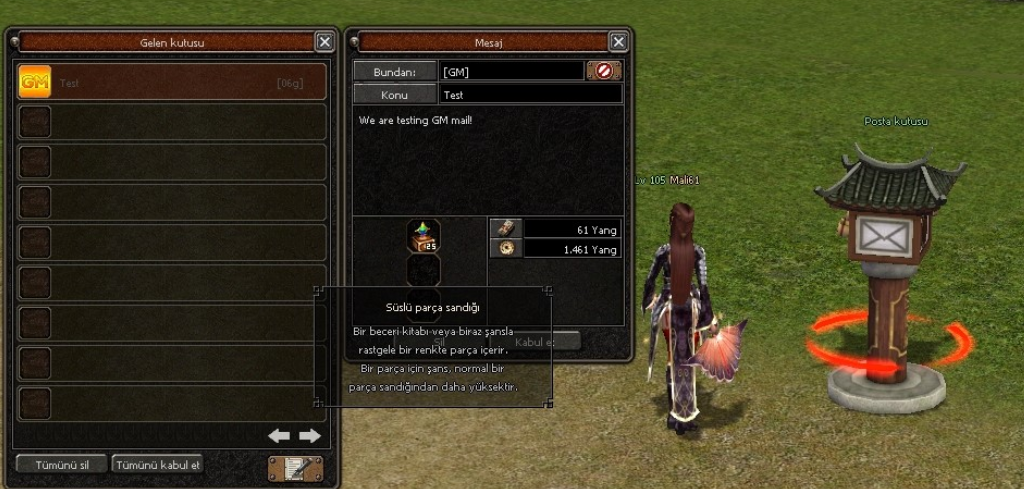
Task: Open the compose new mail button
Action: point(295,467)
